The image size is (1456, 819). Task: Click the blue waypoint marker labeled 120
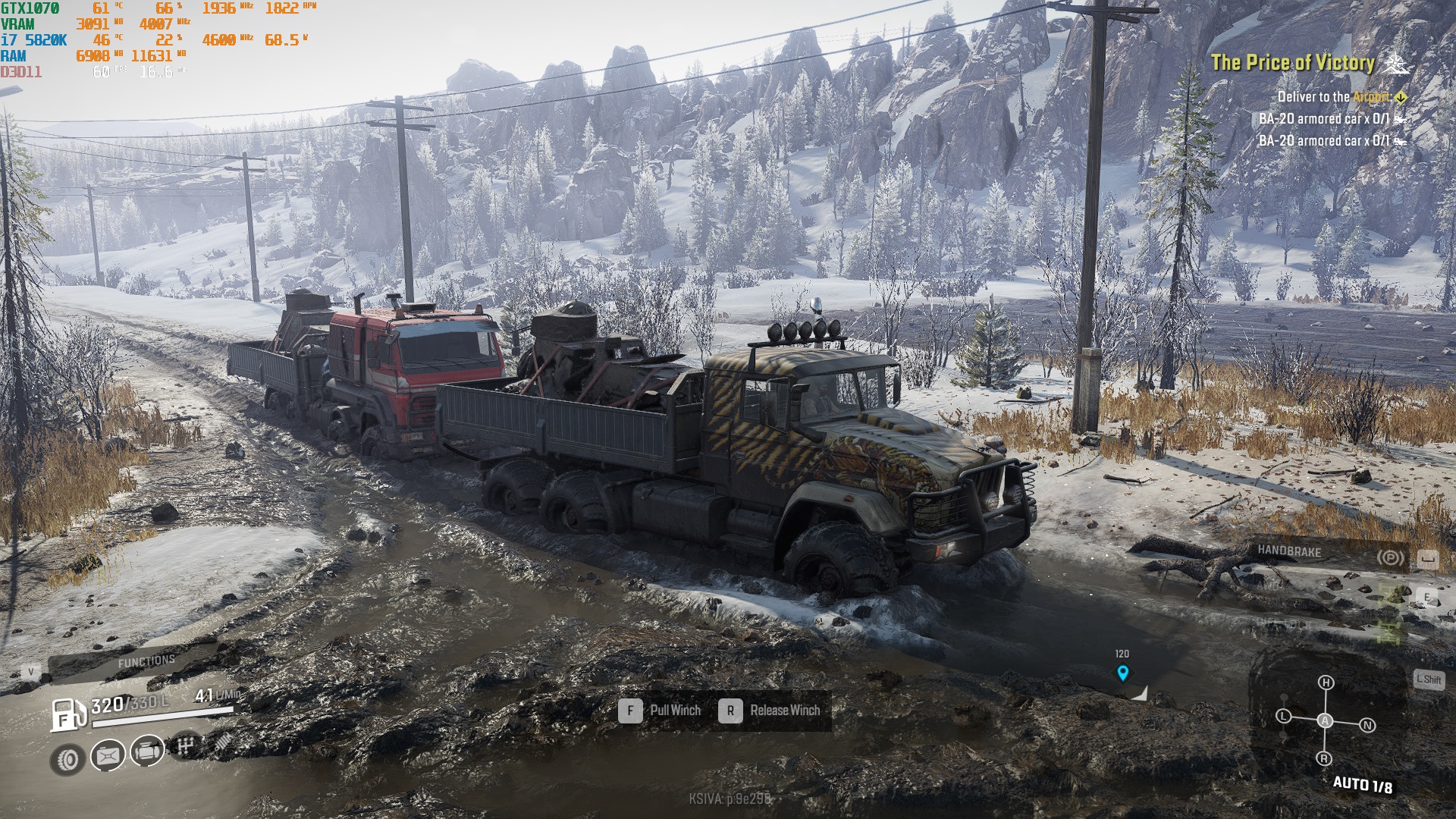[x=1122, y=672]
